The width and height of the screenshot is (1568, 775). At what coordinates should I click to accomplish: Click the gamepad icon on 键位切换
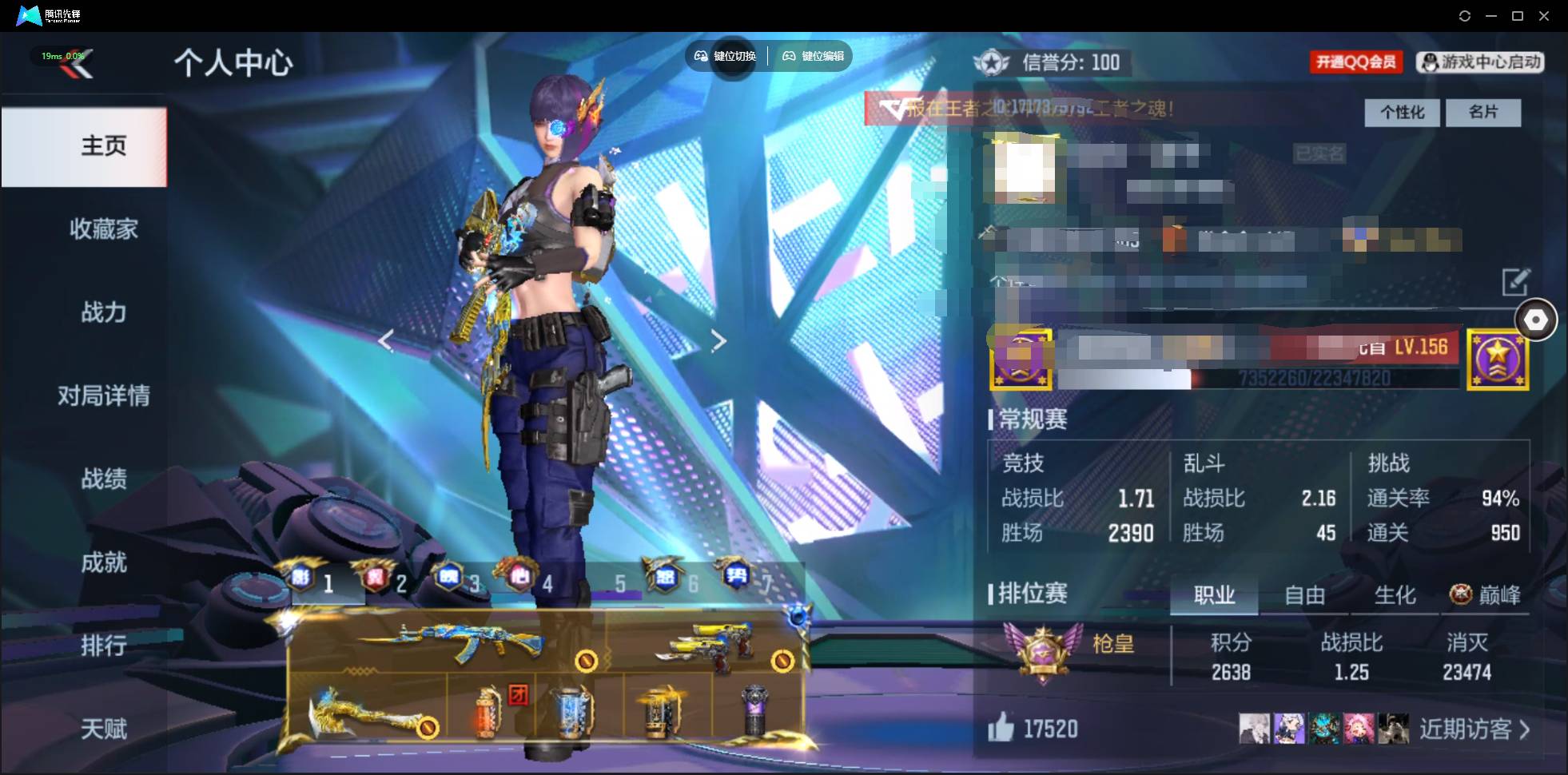(x=702, y=56)
